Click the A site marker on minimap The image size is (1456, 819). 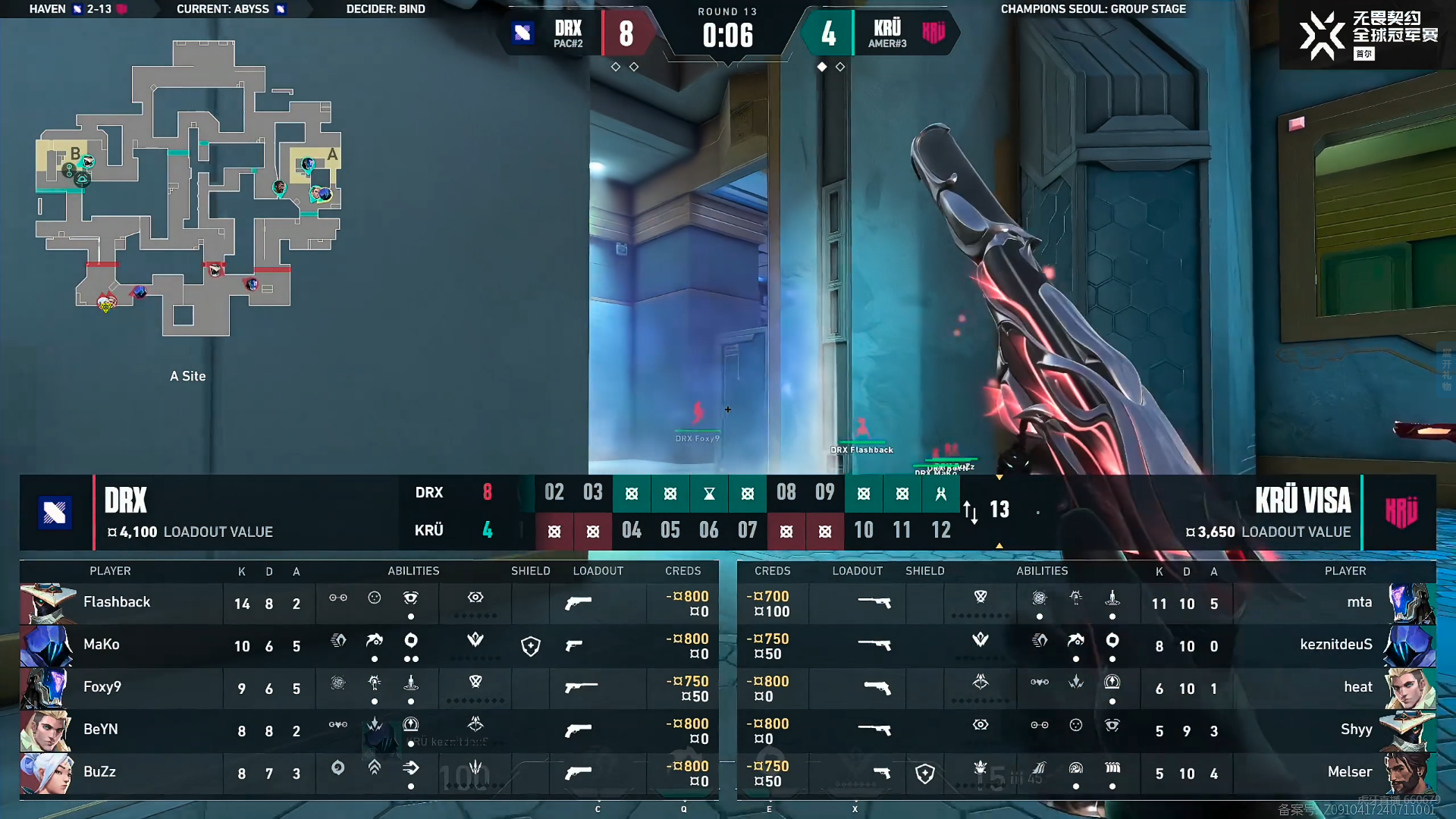click(332, 155)
